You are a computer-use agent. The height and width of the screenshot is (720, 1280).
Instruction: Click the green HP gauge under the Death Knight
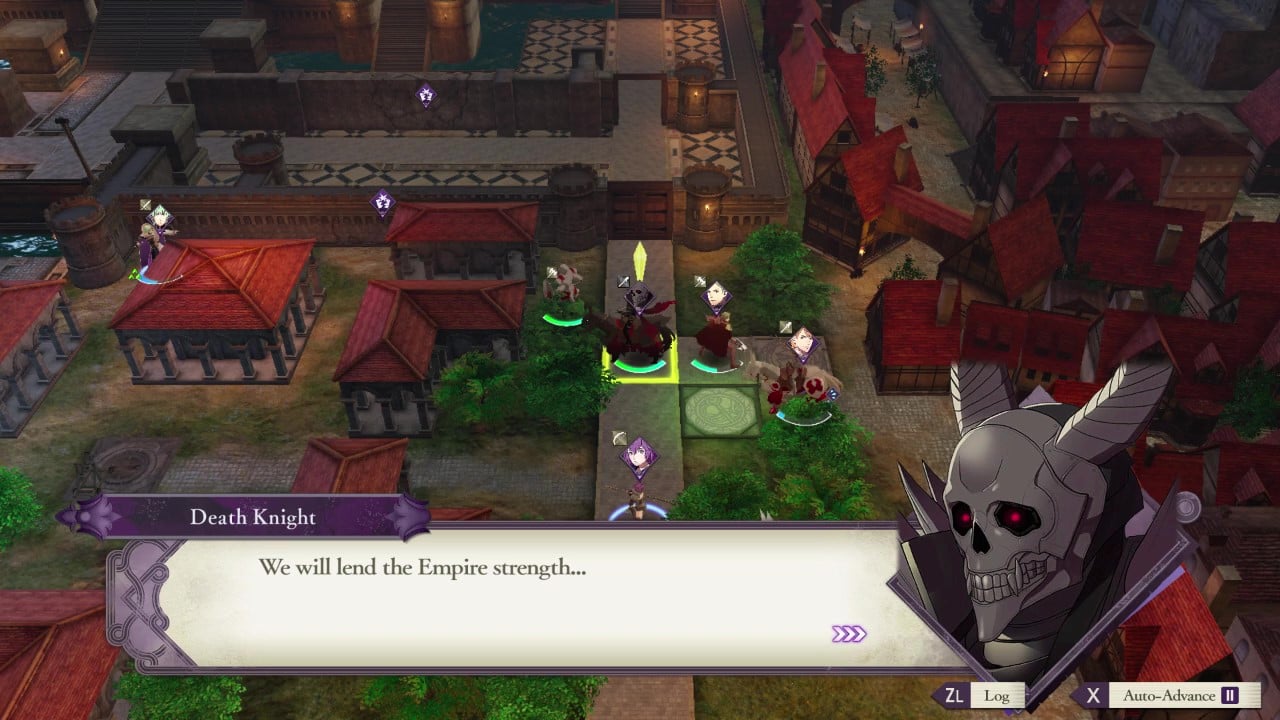coord(640,367)
